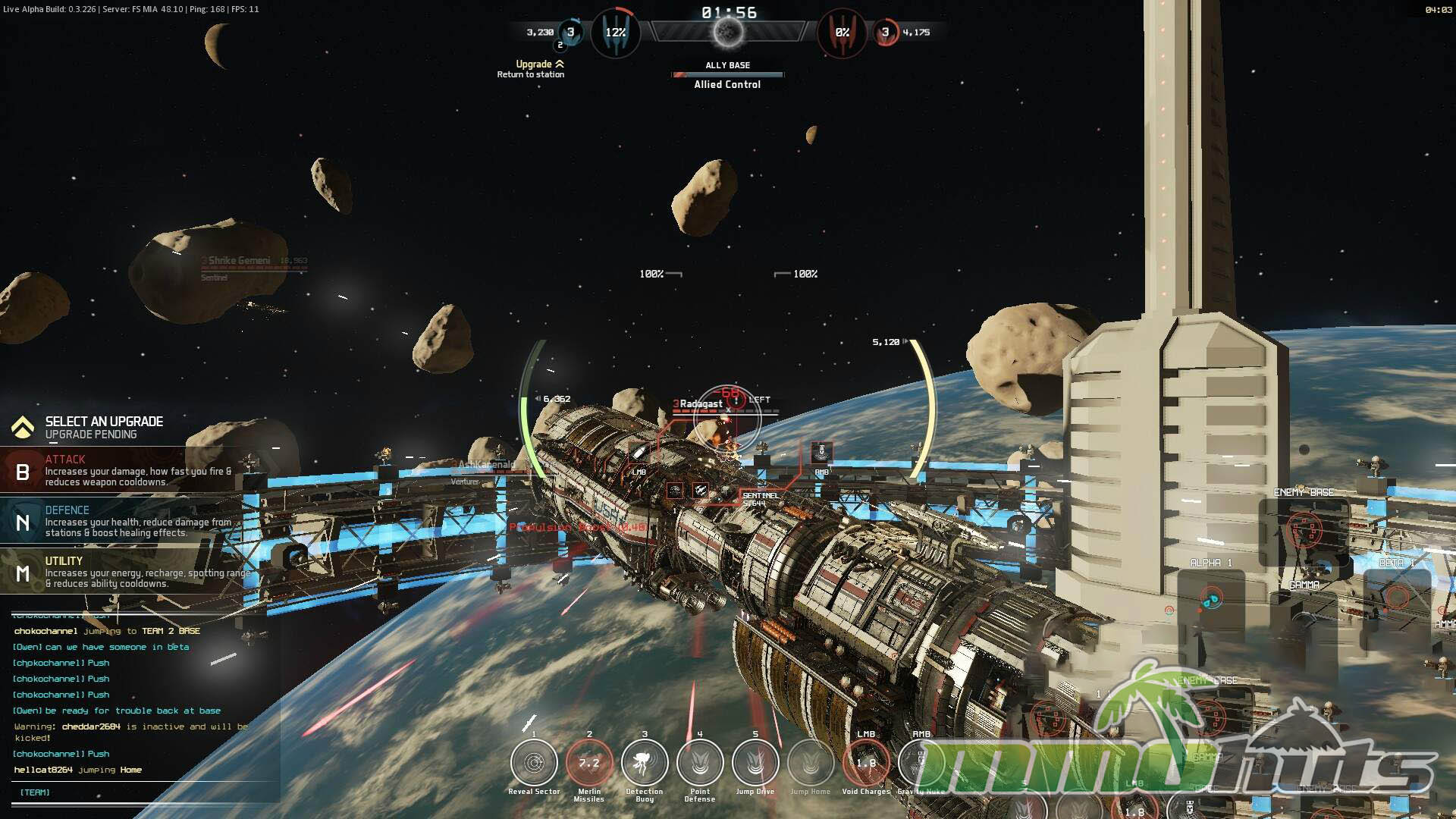Activate the Point Defense ability
This screenshot has height=819, width=1456.
point(700,763)
